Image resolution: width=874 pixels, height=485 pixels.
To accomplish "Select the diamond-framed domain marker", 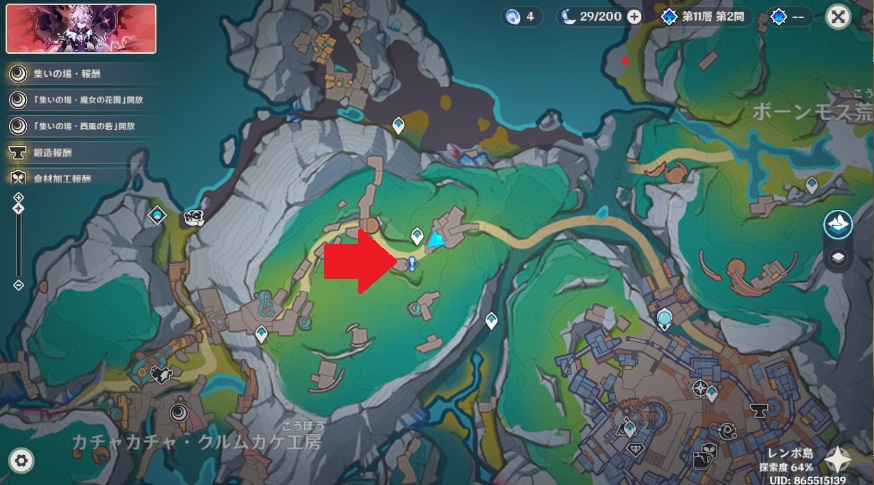I will pos(157,214).
